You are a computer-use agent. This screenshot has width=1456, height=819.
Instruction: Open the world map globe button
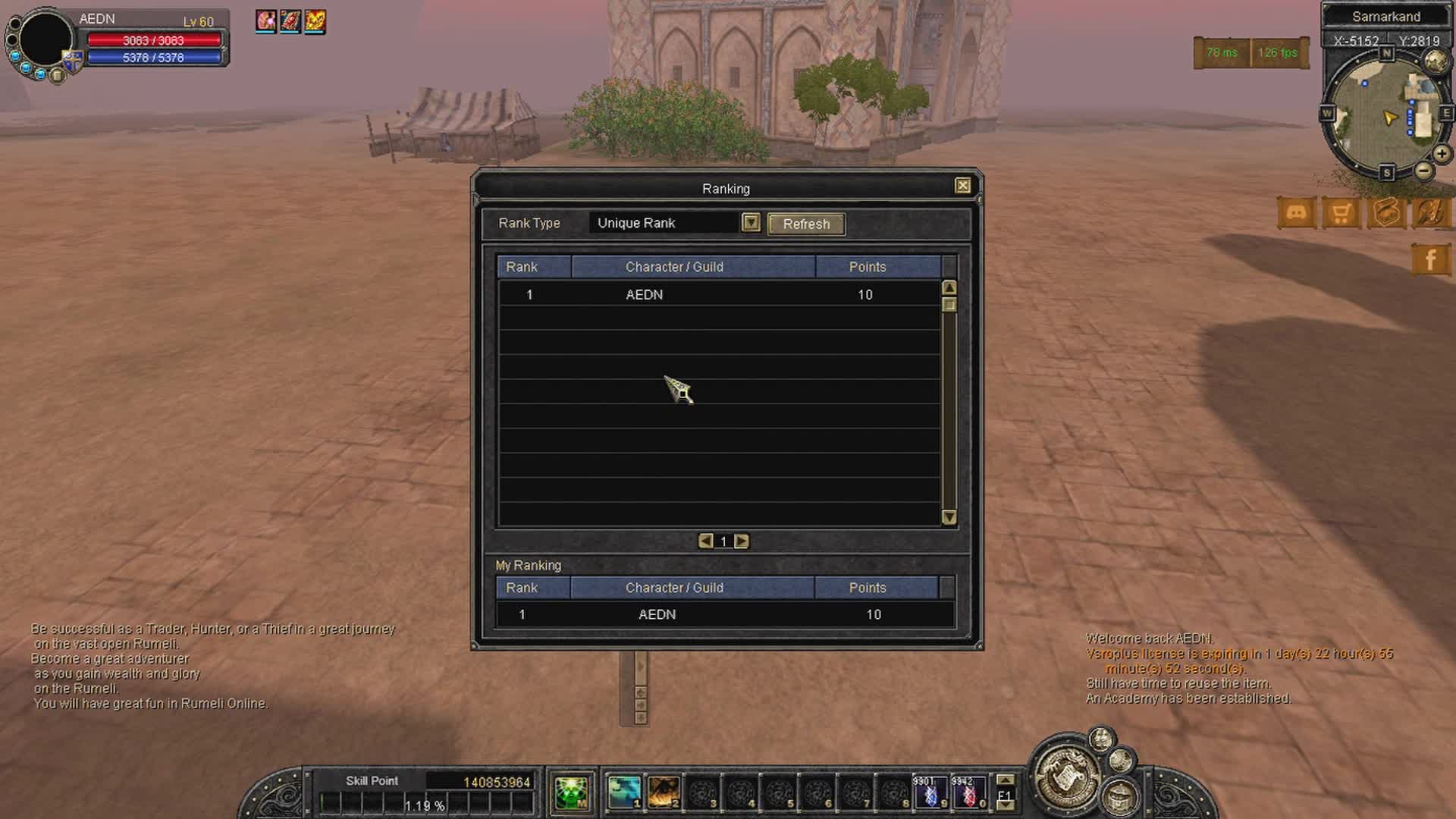pos(1436,62)
